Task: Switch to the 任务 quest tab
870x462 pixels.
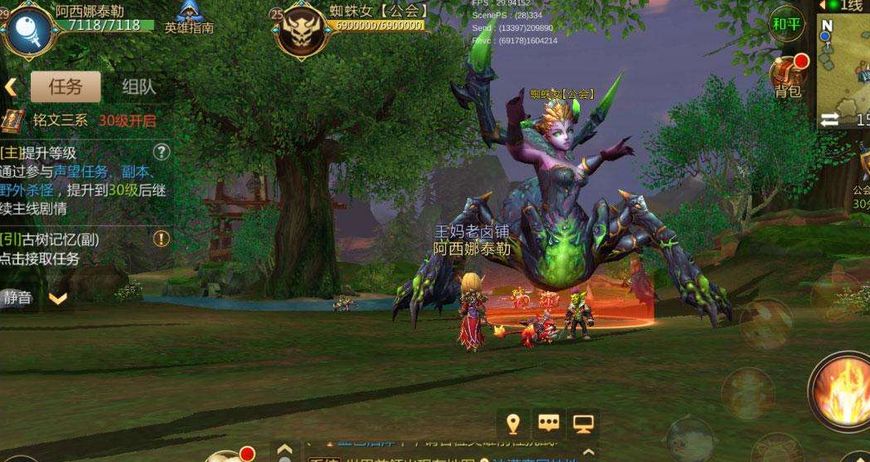Action: 66,86
